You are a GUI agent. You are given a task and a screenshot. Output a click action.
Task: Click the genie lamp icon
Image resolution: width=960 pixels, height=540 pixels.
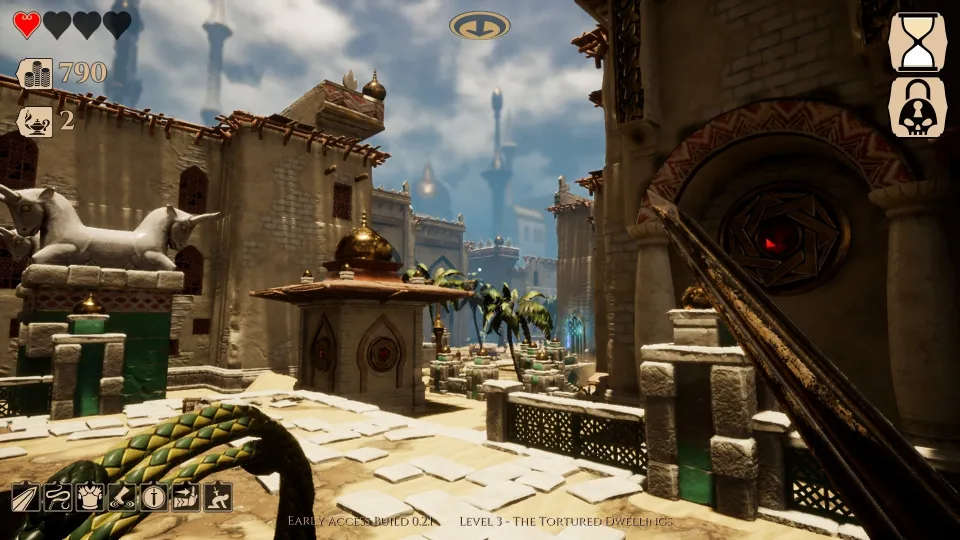(x=35, y=121)
